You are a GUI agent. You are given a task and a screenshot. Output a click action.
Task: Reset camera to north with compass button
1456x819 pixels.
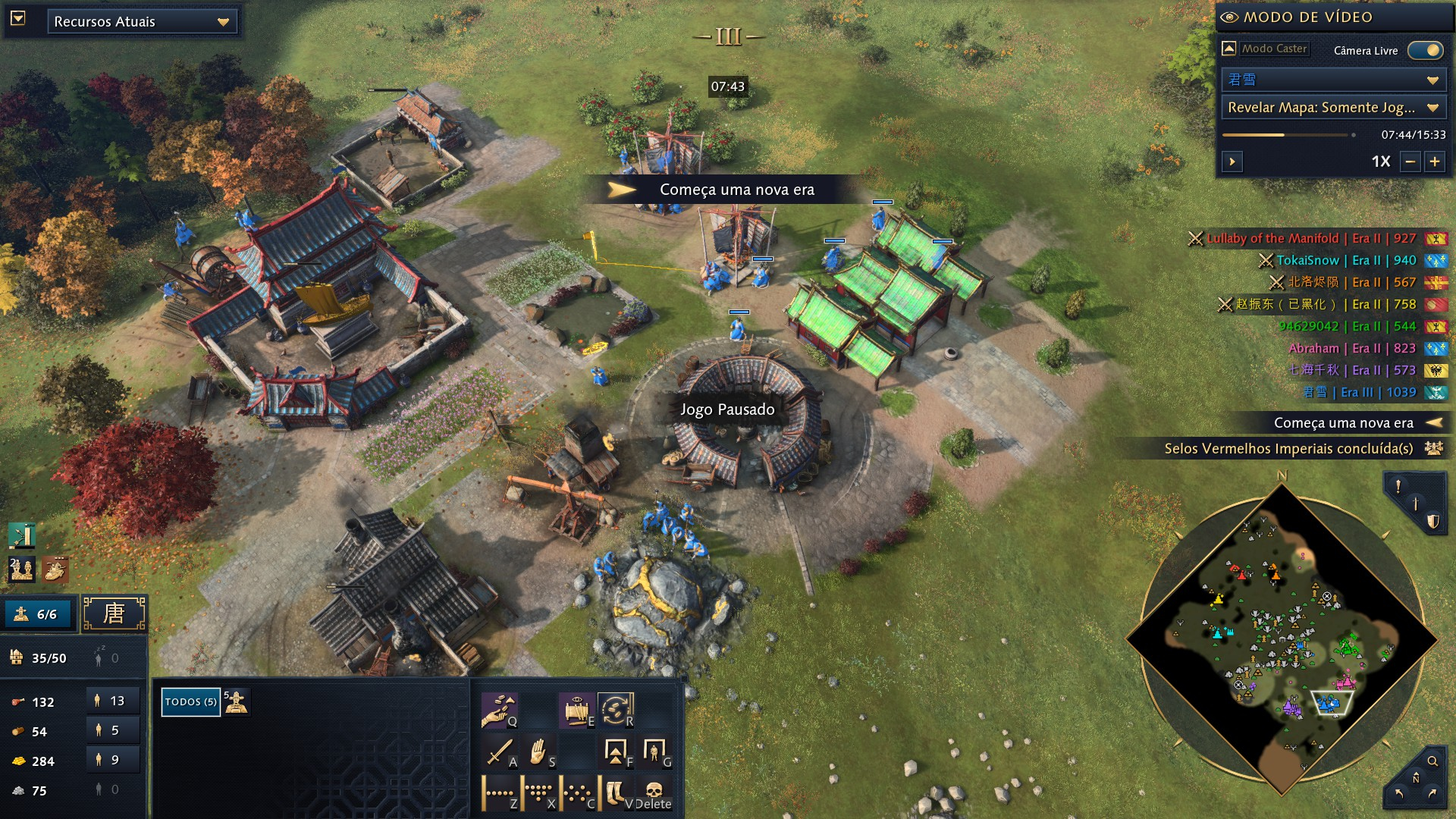click(1415, 779)
